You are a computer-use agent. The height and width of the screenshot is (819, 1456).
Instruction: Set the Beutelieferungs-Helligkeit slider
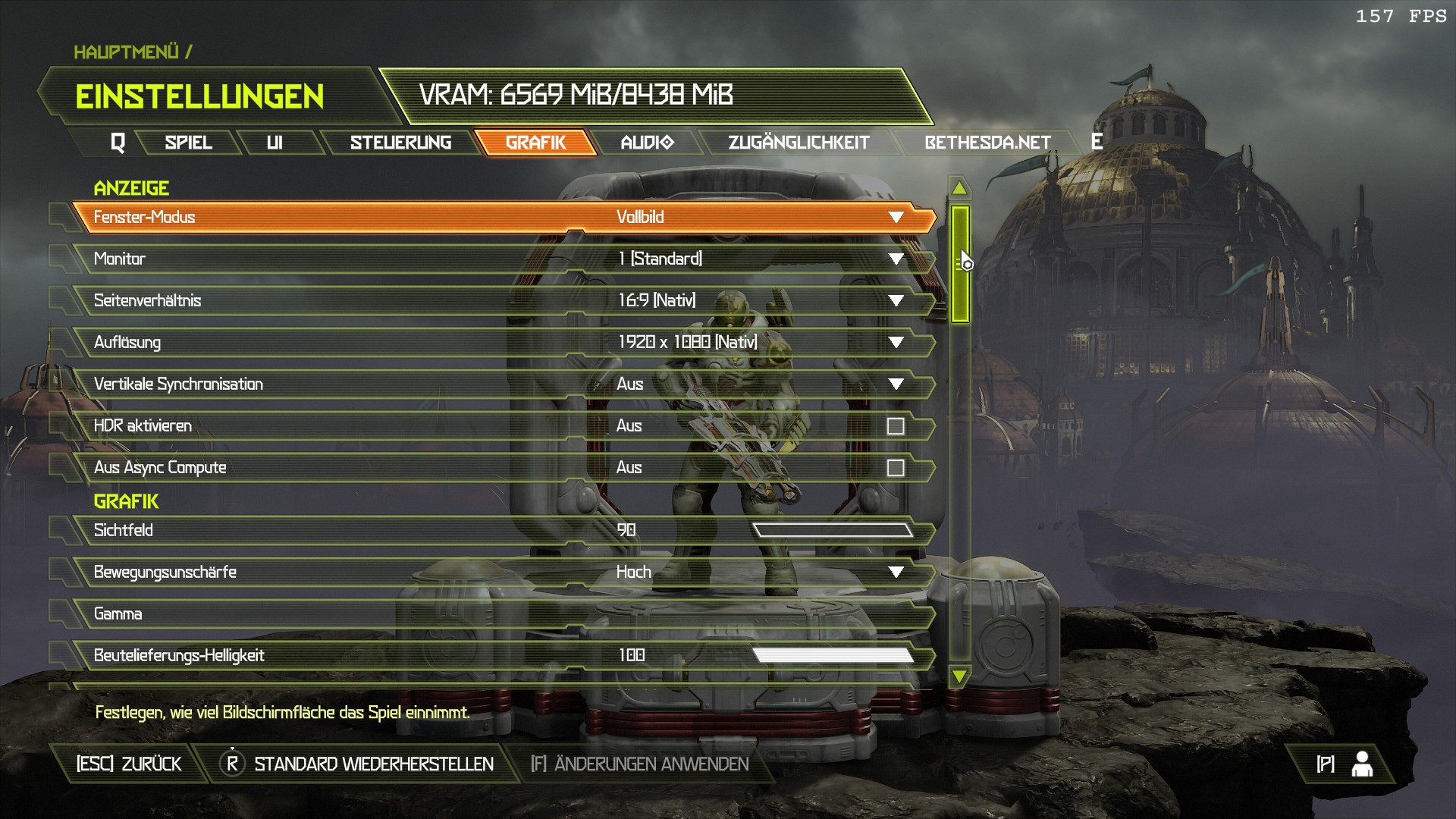coord(833,655)
